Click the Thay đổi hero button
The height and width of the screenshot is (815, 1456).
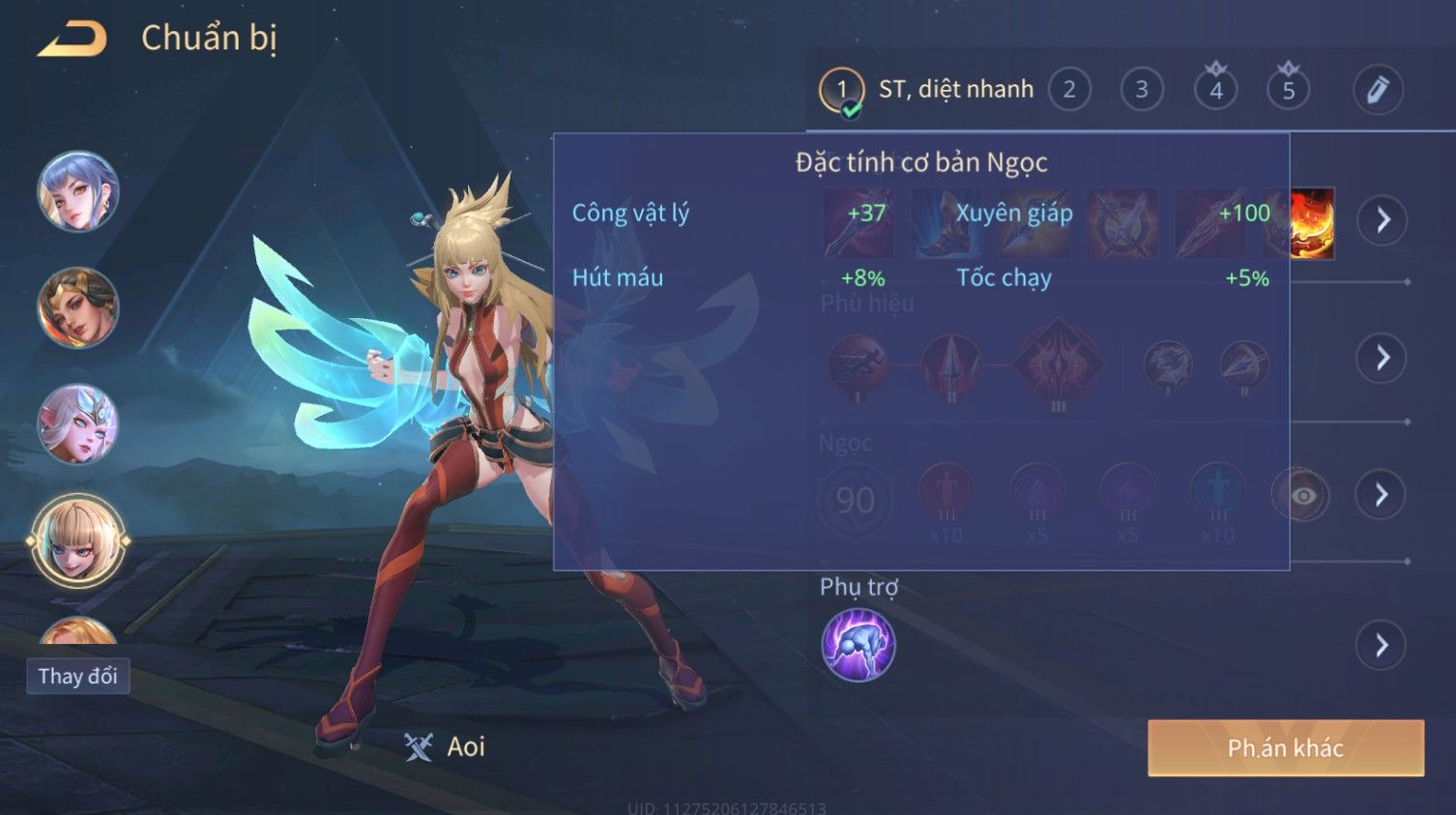click(x=77, y=676)
